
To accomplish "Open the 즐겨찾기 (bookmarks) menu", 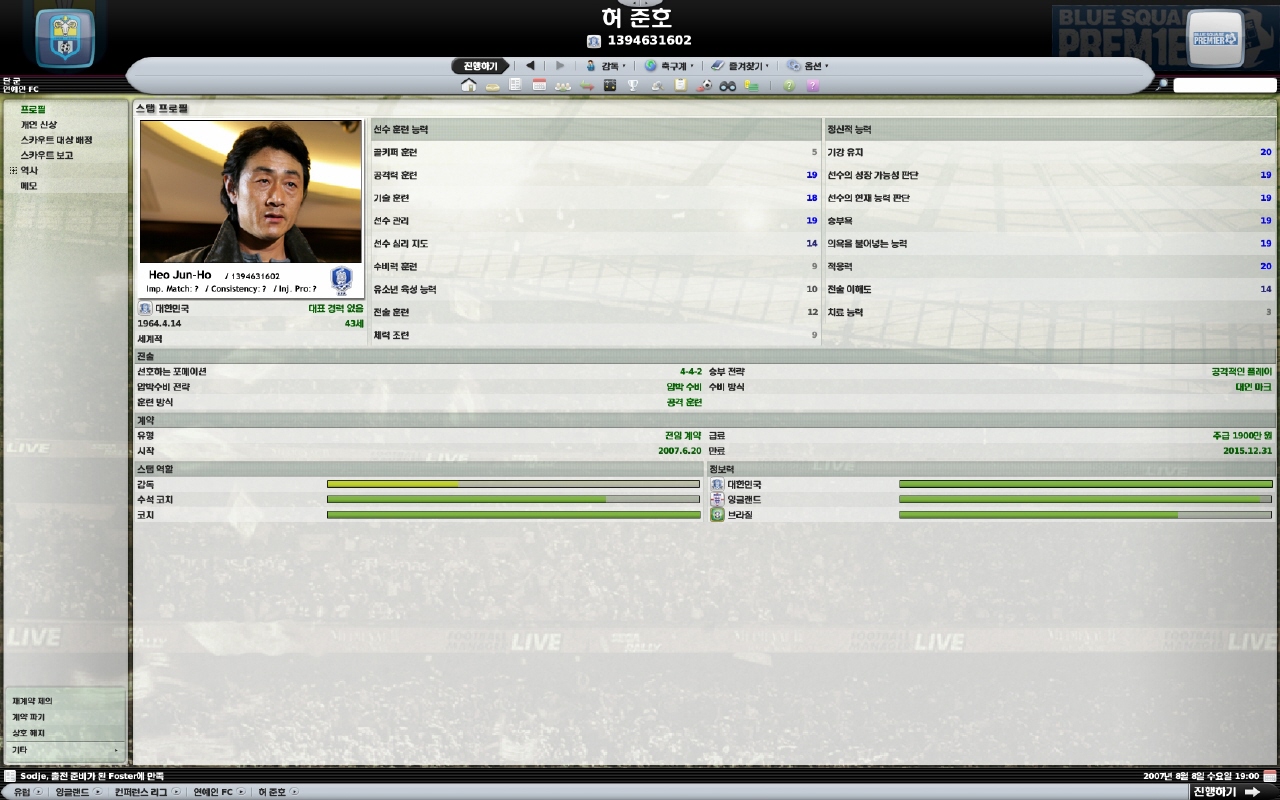I will coord(741,66).
